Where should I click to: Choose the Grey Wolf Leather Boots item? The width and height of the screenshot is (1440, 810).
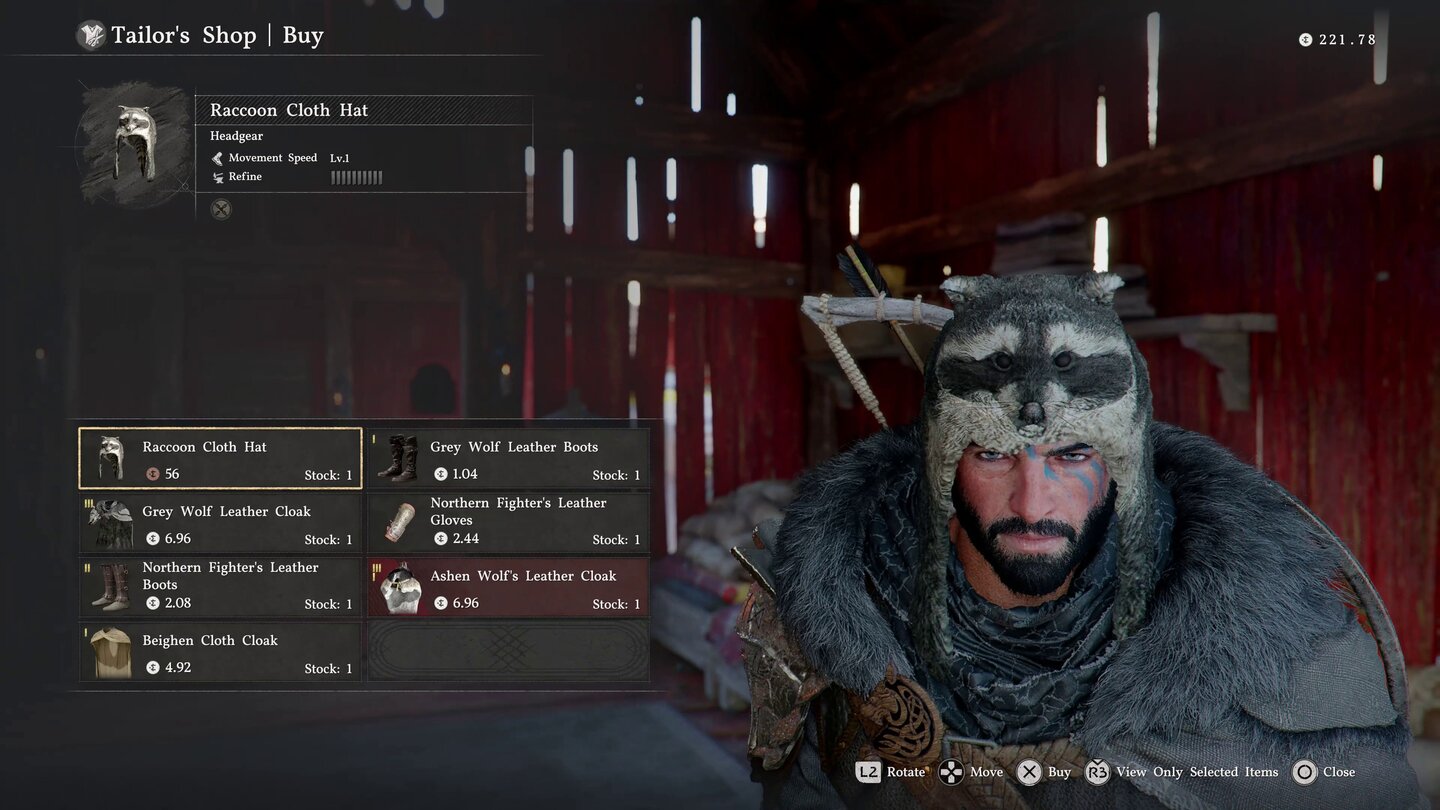(x=508, y=458)
